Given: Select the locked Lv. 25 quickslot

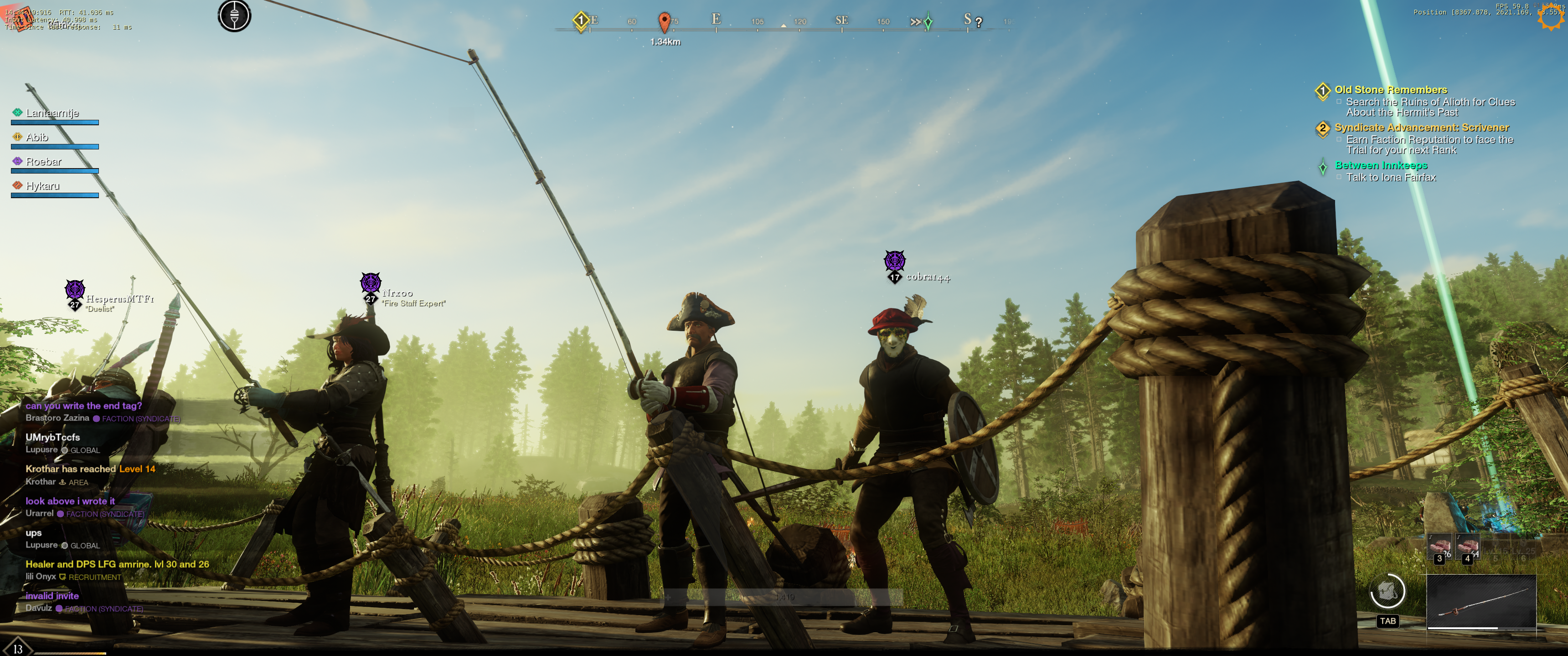Looking at the screenshot, I should 1523,547.
